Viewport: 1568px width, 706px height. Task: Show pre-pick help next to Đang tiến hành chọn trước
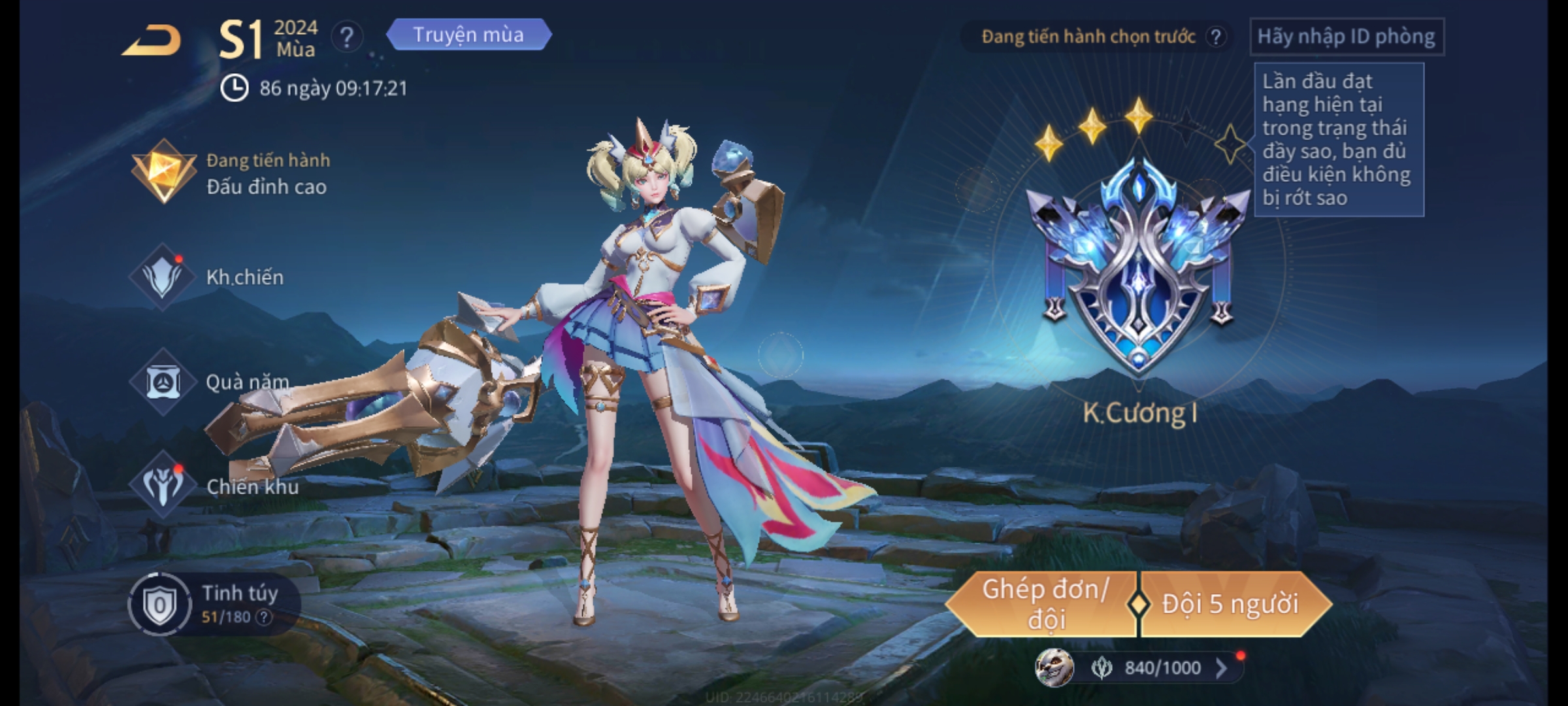1216,37
